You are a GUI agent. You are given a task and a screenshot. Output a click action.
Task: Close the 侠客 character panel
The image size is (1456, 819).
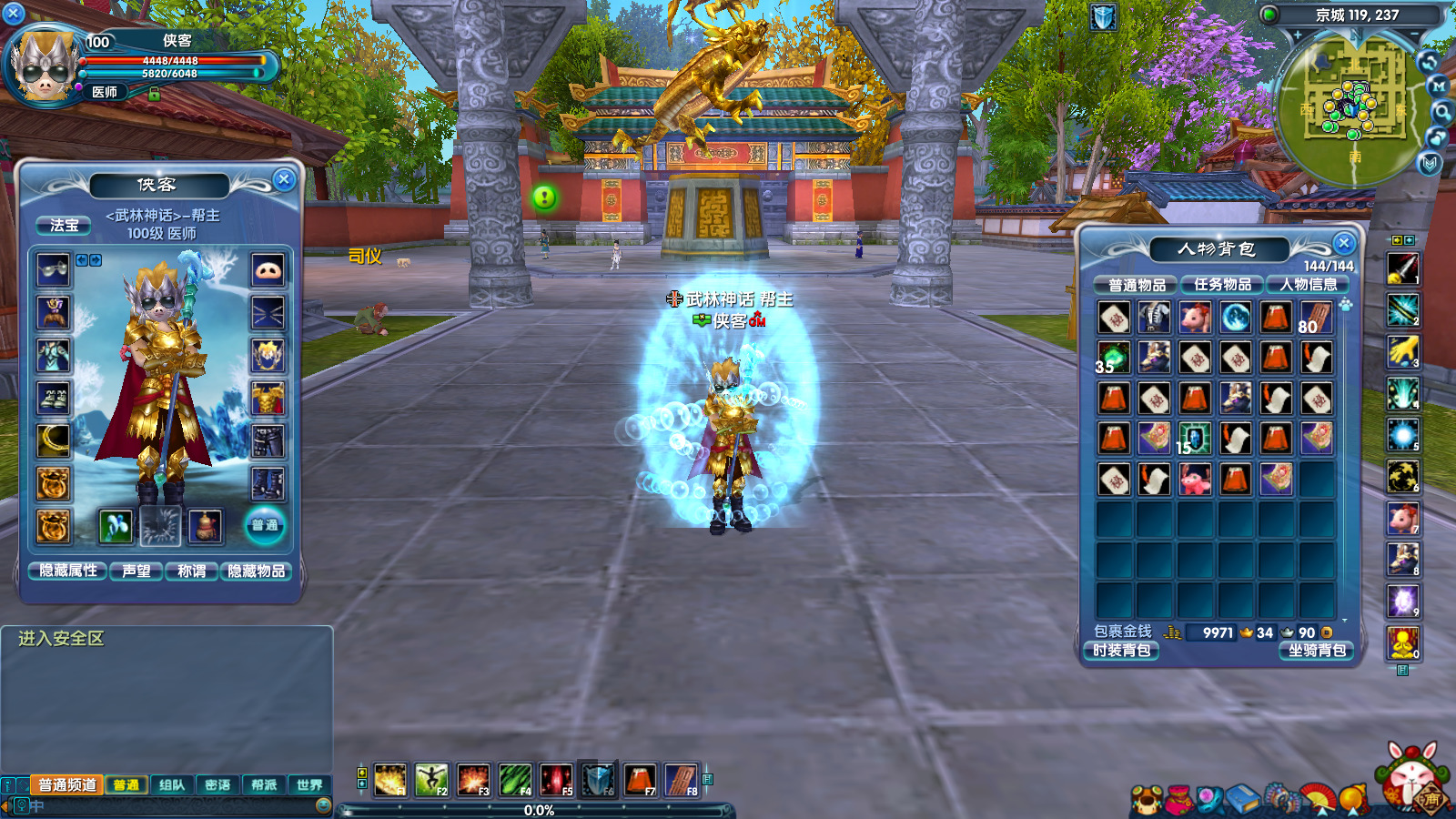(x=284, y=179)
